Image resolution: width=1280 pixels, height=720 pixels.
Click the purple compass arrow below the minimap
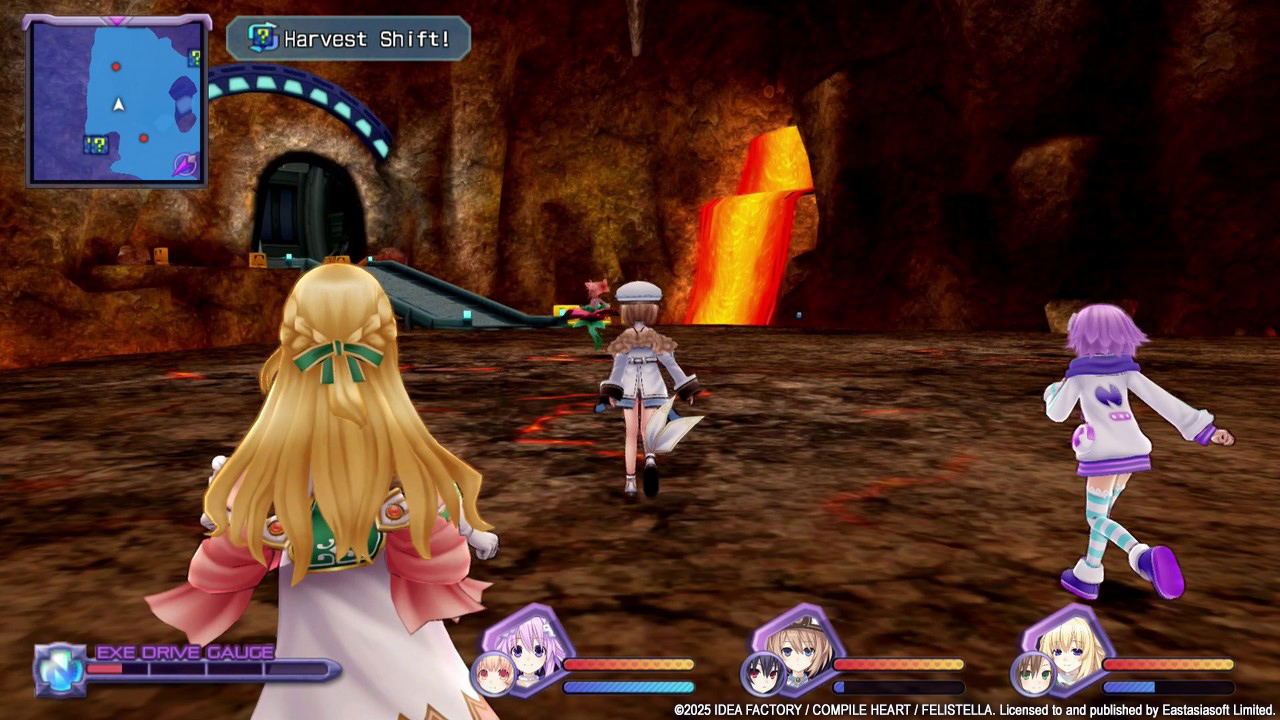tap(185, 165)
